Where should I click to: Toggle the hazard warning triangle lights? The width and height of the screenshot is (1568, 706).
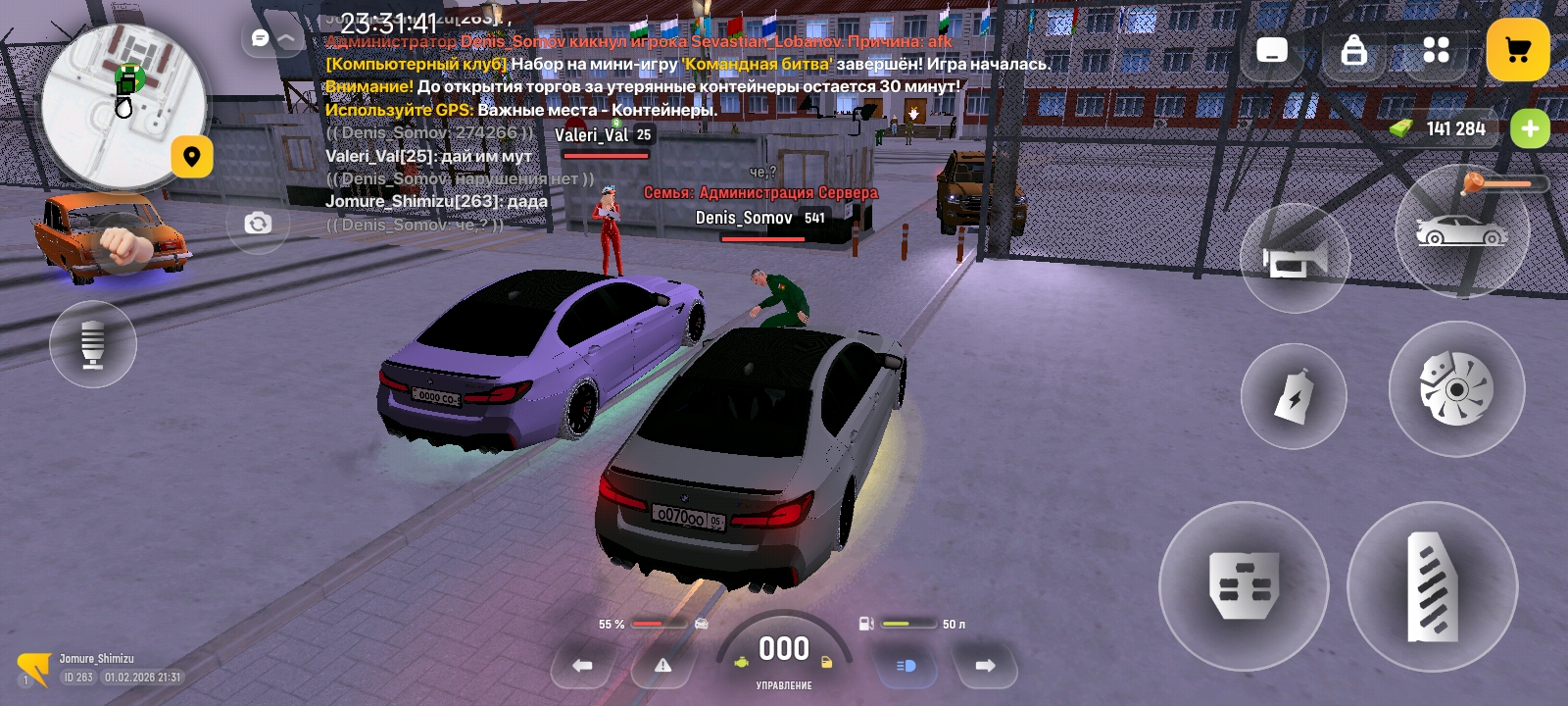point(663,666)
